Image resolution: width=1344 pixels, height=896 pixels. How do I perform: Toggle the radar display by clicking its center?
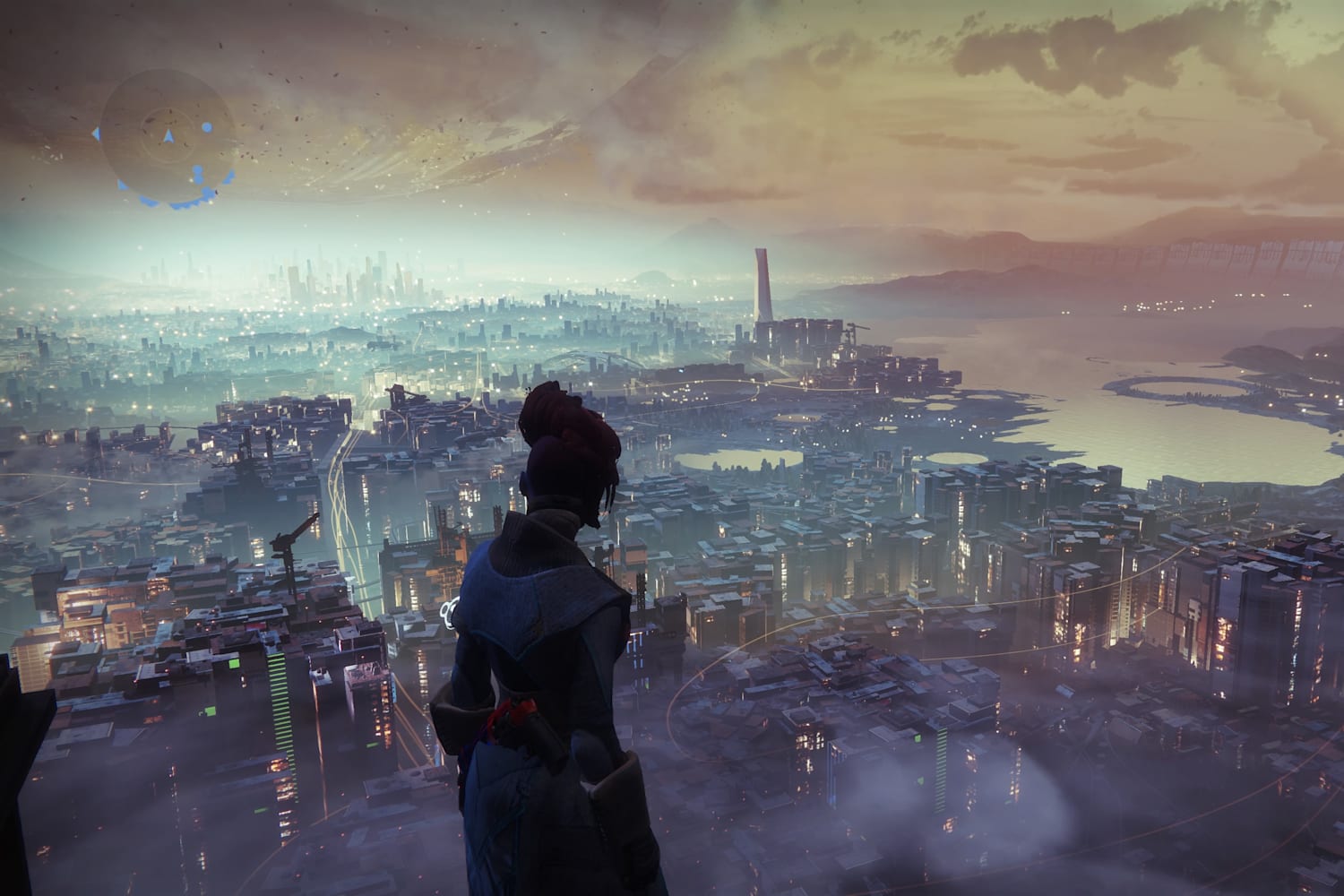pos(170,134)
